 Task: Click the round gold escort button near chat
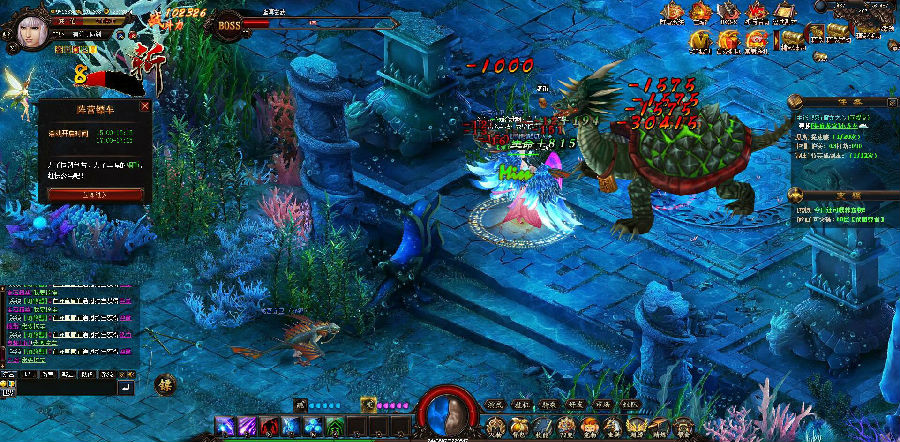165,383
